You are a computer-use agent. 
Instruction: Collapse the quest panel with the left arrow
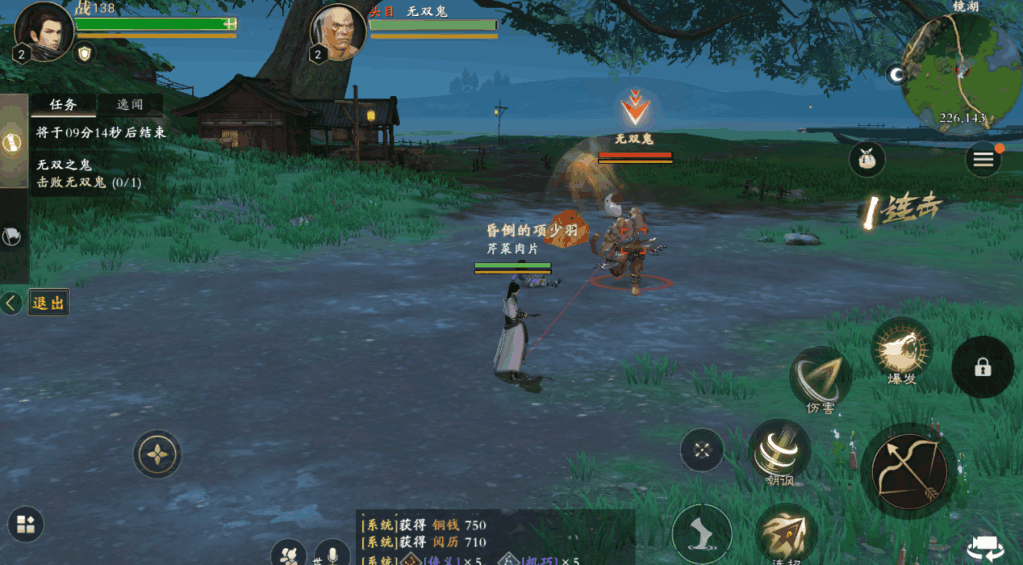click(x=11, y=303)
